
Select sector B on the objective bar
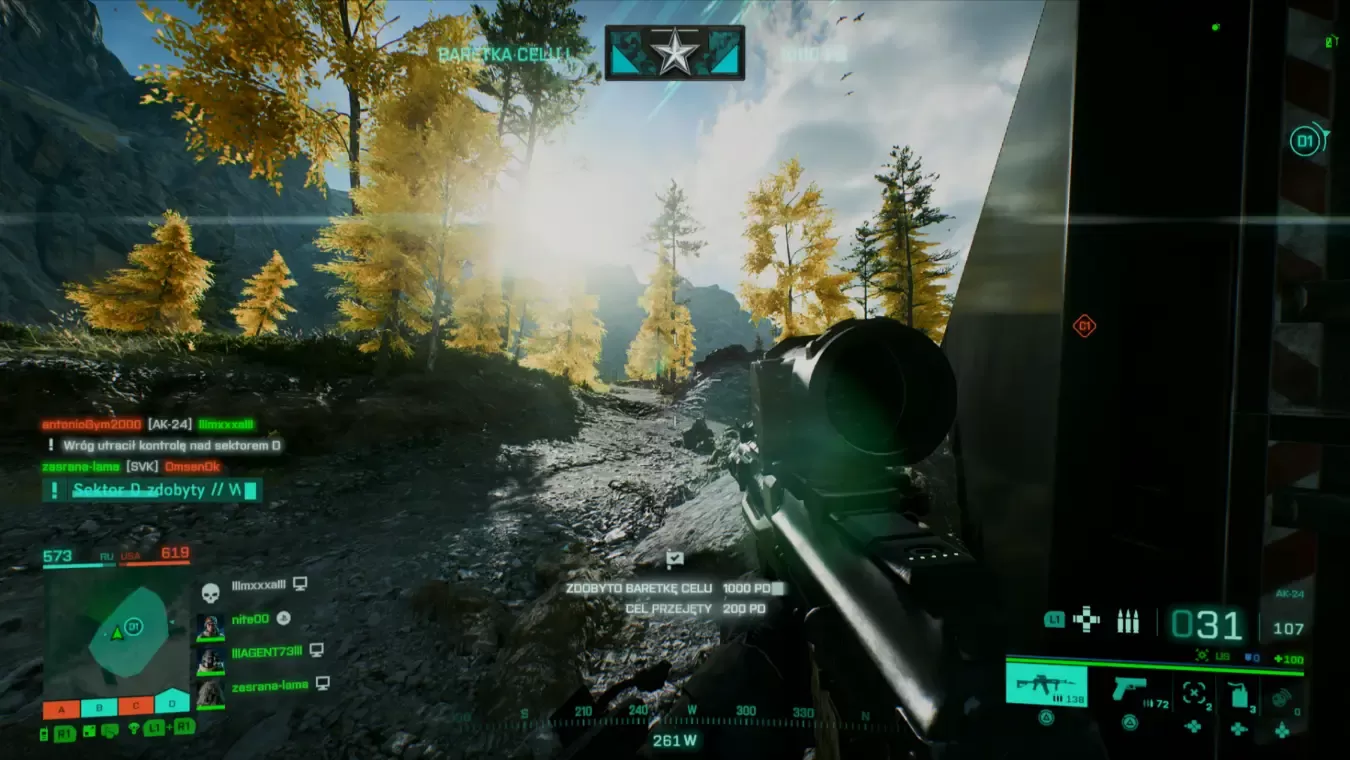[99, 708]
